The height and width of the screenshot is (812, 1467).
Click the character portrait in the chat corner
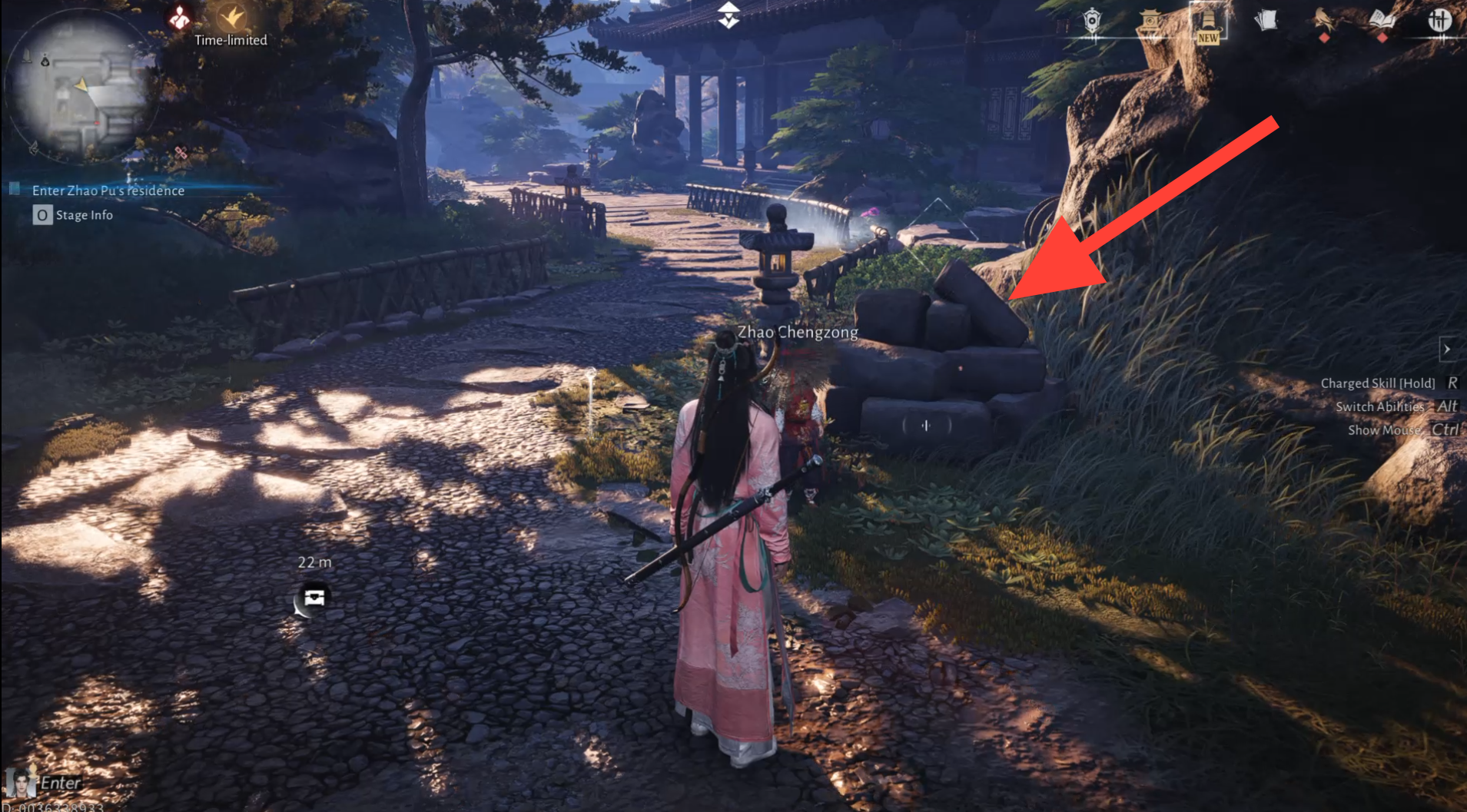20,783
